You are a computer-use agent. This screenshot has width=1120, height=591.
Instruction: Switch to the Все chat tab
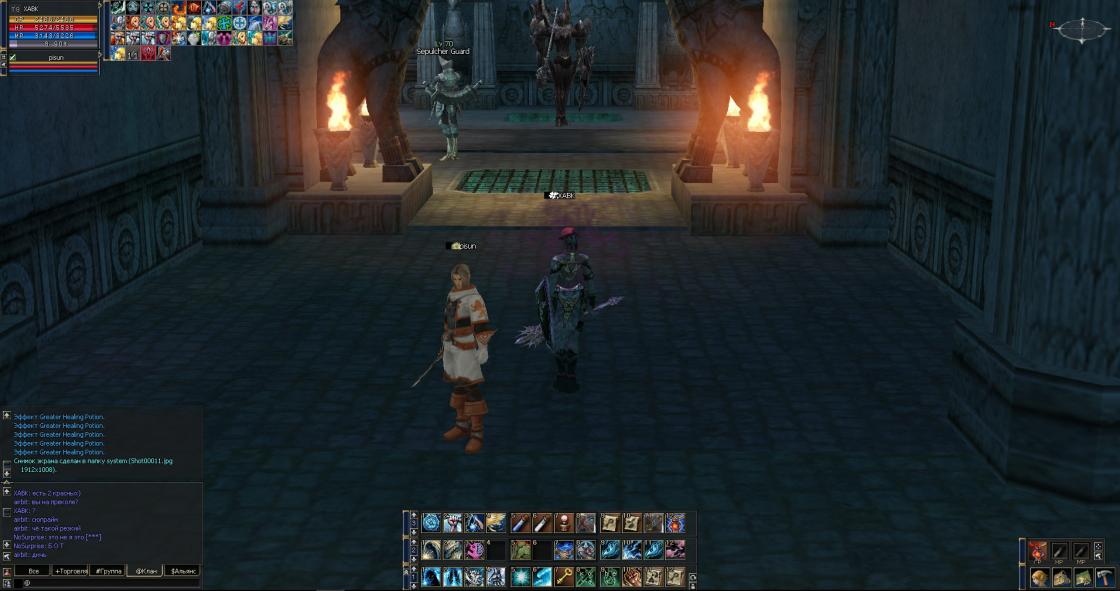pyautogui.click(x=33, y=571)
